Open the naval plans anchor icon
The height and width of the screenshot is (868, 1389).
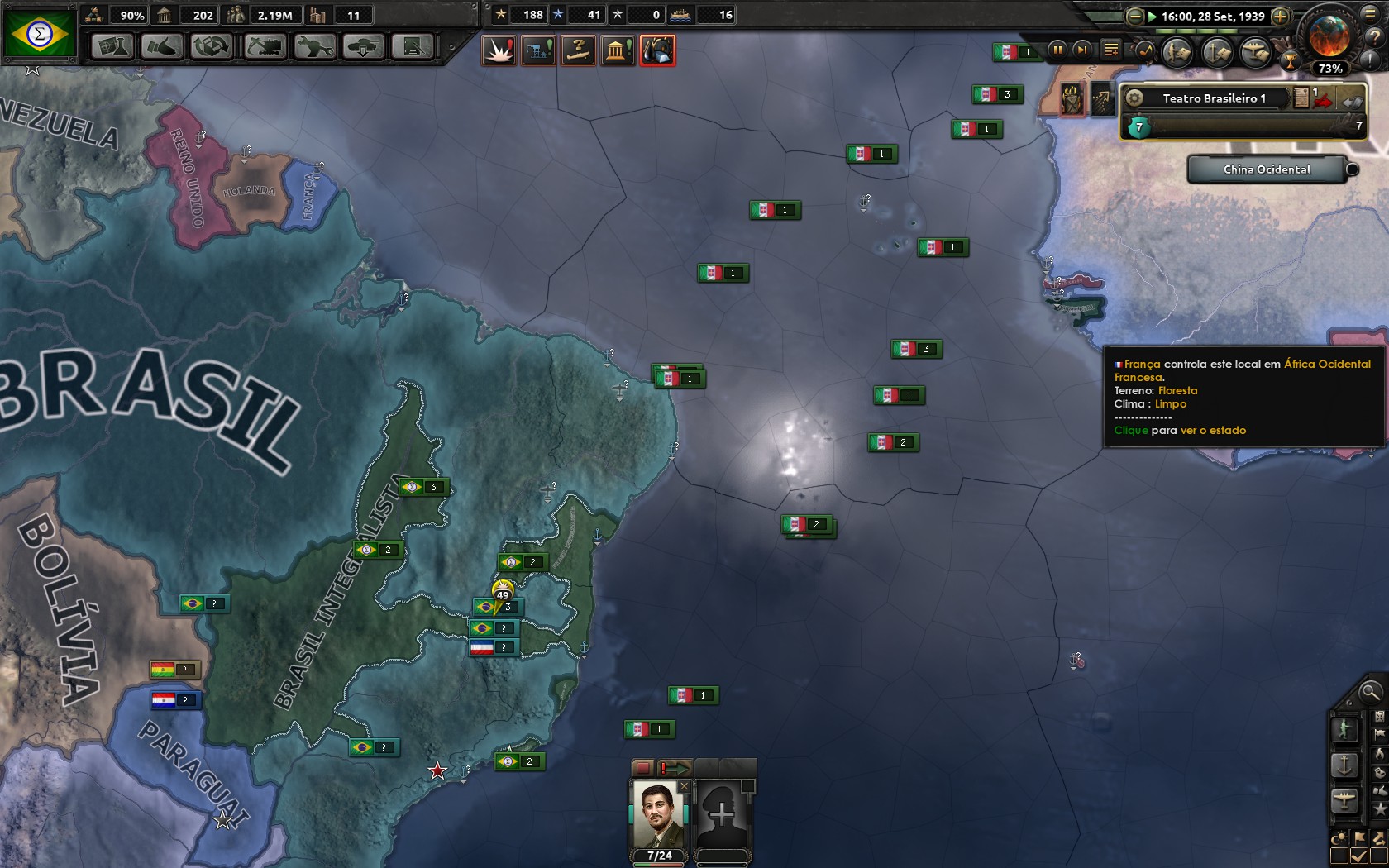[x=1215, y=50]
